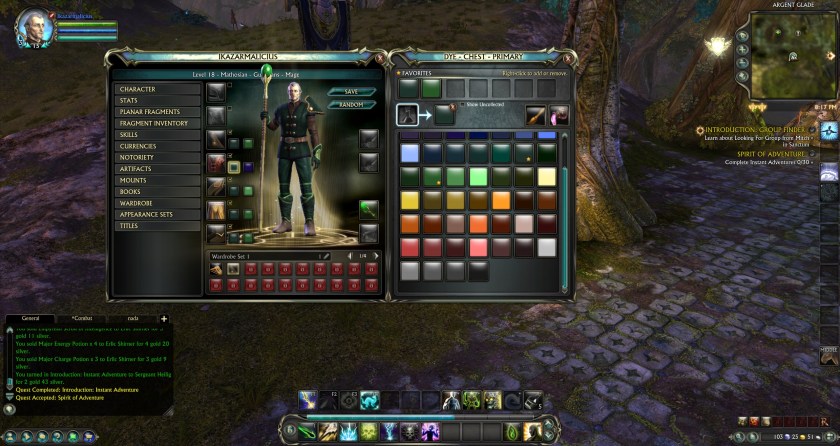
Task: Rename Wardrobe Set 1 with pencil icon
Action: coord(325,256)
